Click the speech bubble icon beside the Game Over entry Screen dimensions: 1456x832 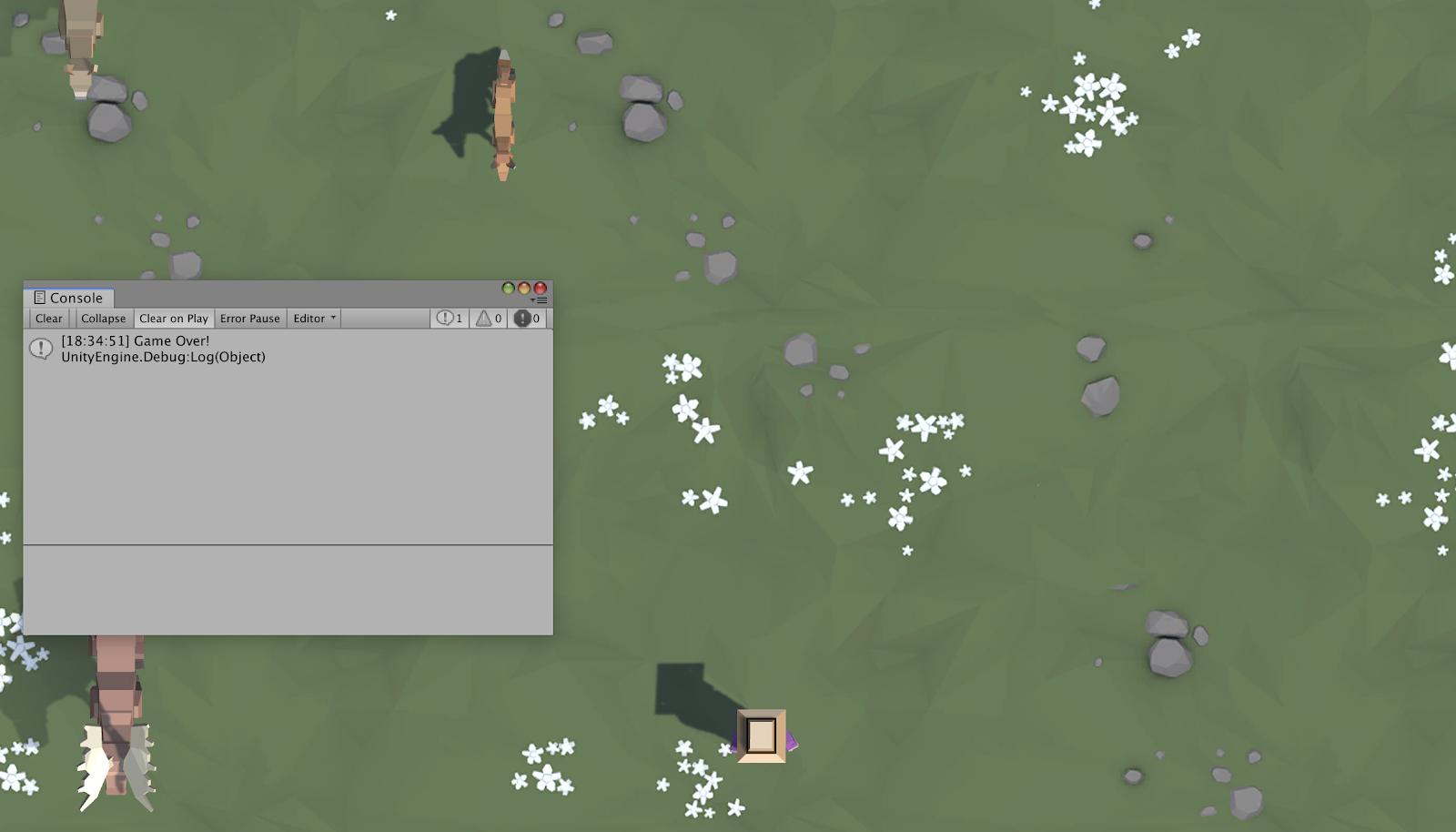click(x=39, y=349)
